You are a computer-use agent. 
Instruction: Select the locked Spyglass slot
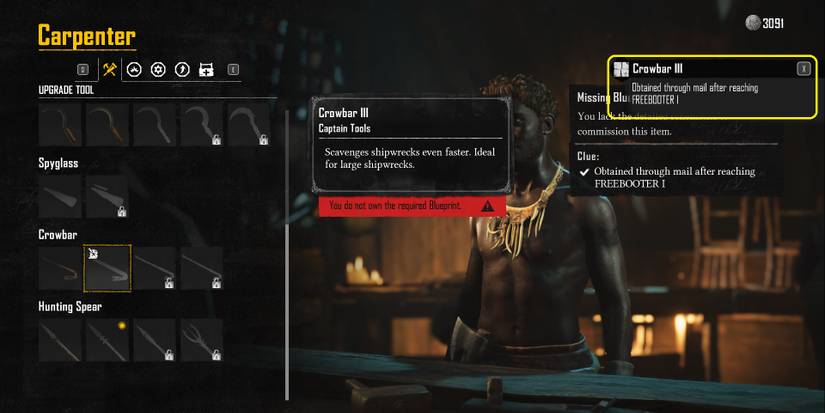pos(107,197)
